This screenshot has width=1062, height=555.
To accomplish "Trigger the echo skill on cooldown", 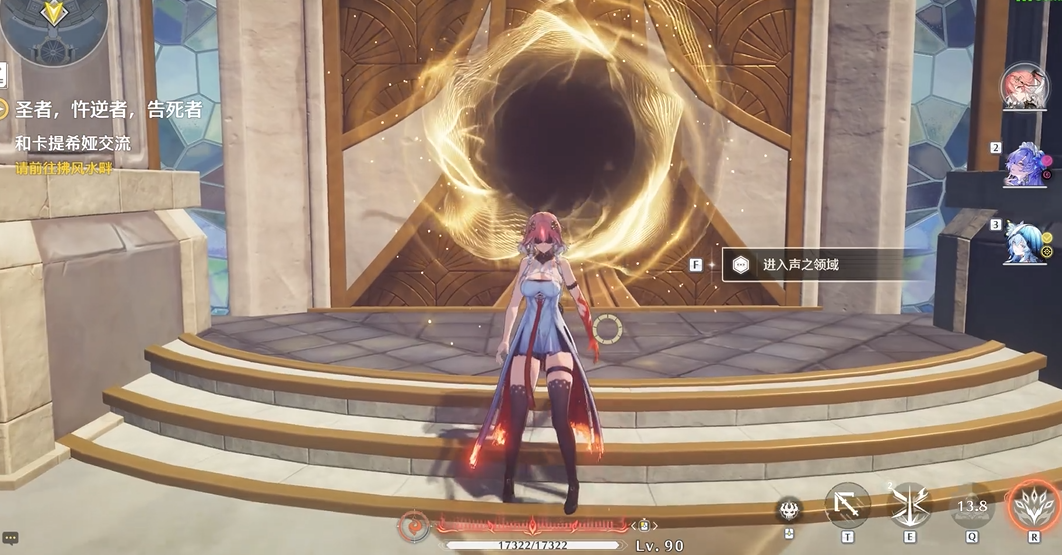I will 971,507.
